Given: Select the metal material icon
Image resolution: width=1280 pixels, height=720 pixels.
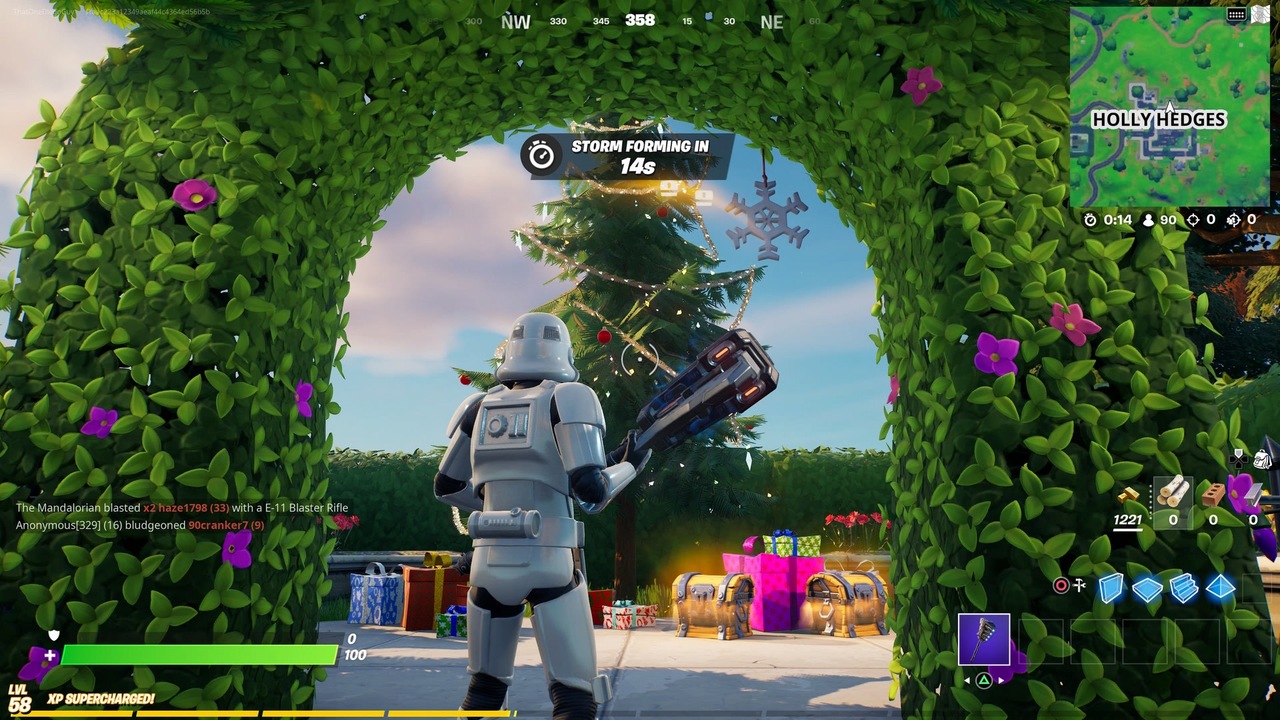Looking at the screenshot, I should [1250, 494].
